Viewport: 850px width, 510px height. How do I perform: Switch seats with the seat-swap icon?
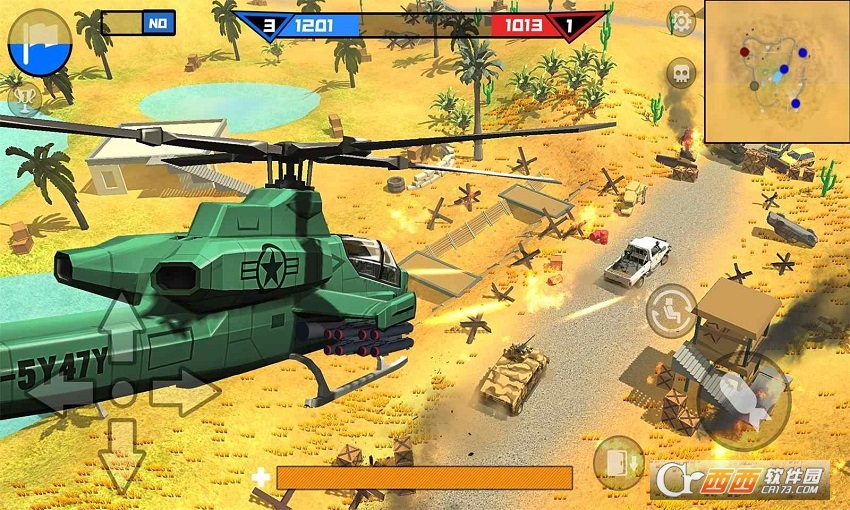[671, 310]
